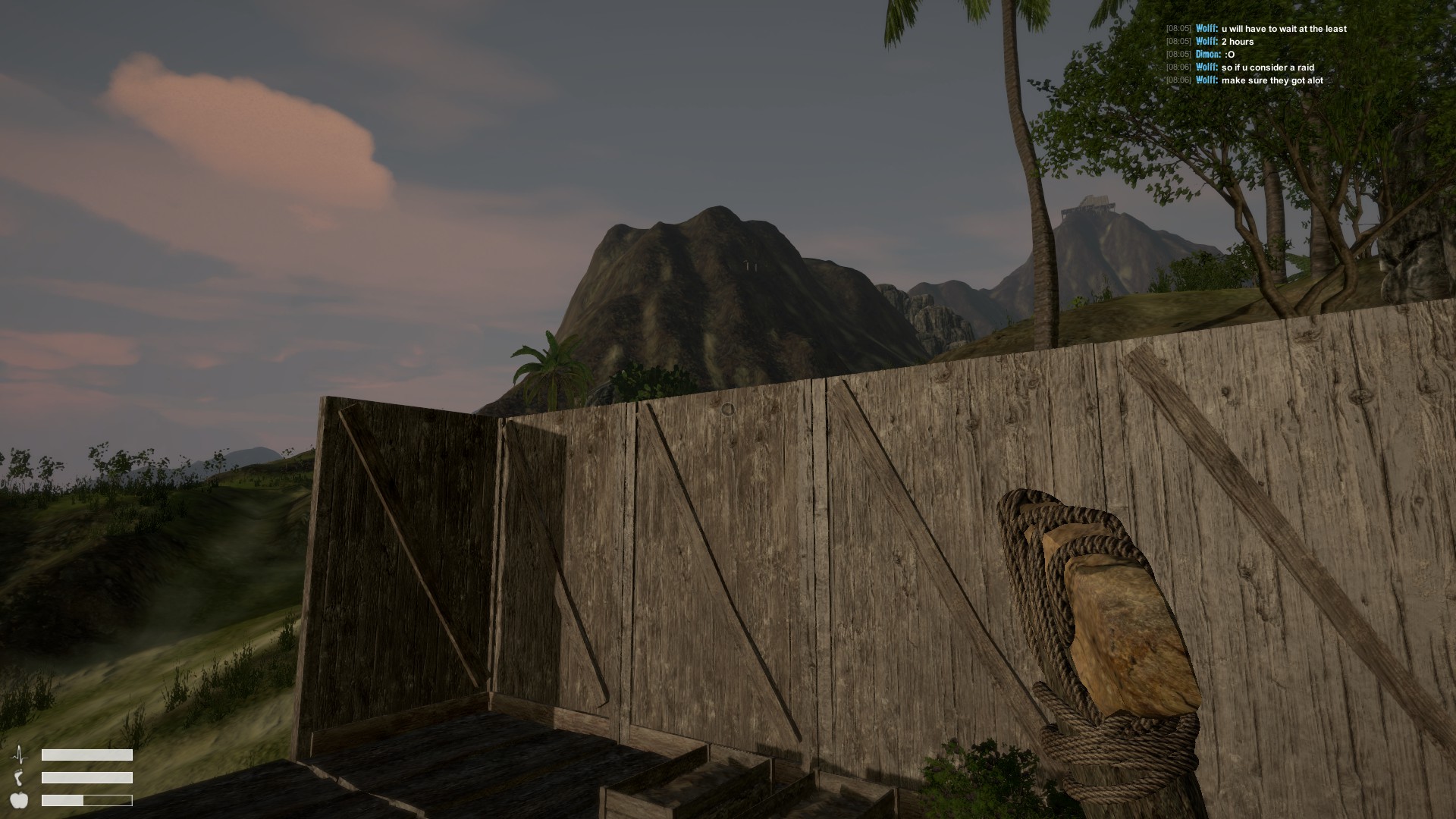Screen dimensions: 1456x819
Task: Click Dimon's name in the chat log
Action: point(1208,55)
